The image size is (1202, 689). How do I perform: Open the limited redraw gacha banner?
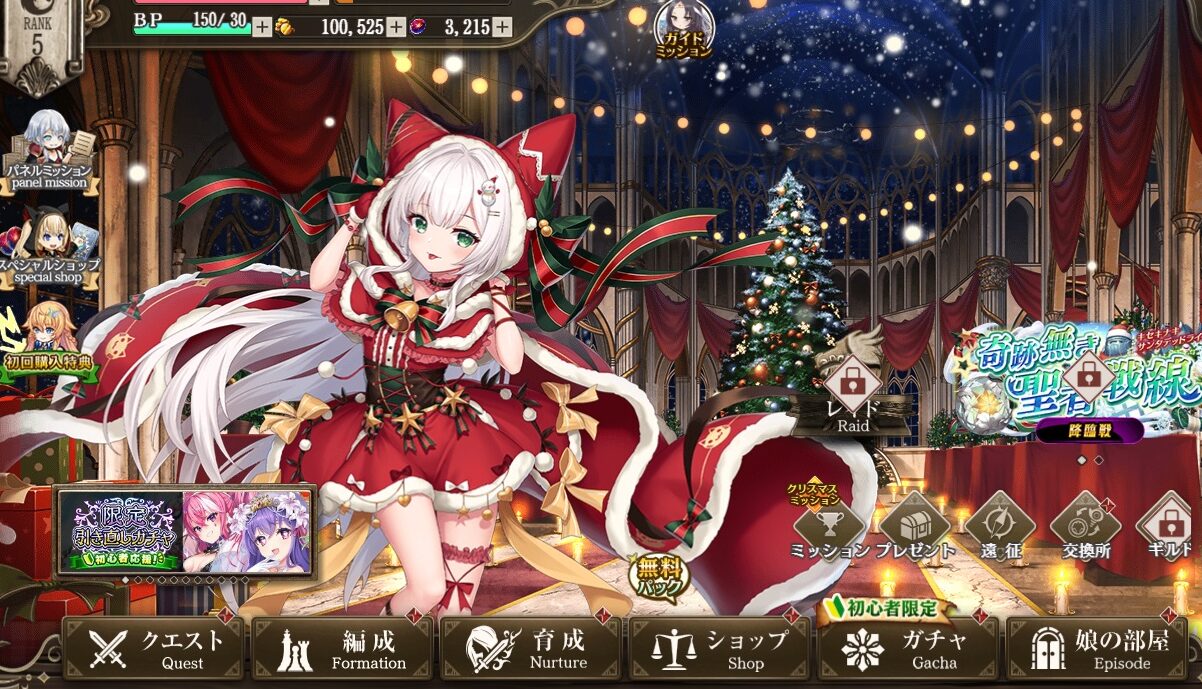tap(186, 533)
